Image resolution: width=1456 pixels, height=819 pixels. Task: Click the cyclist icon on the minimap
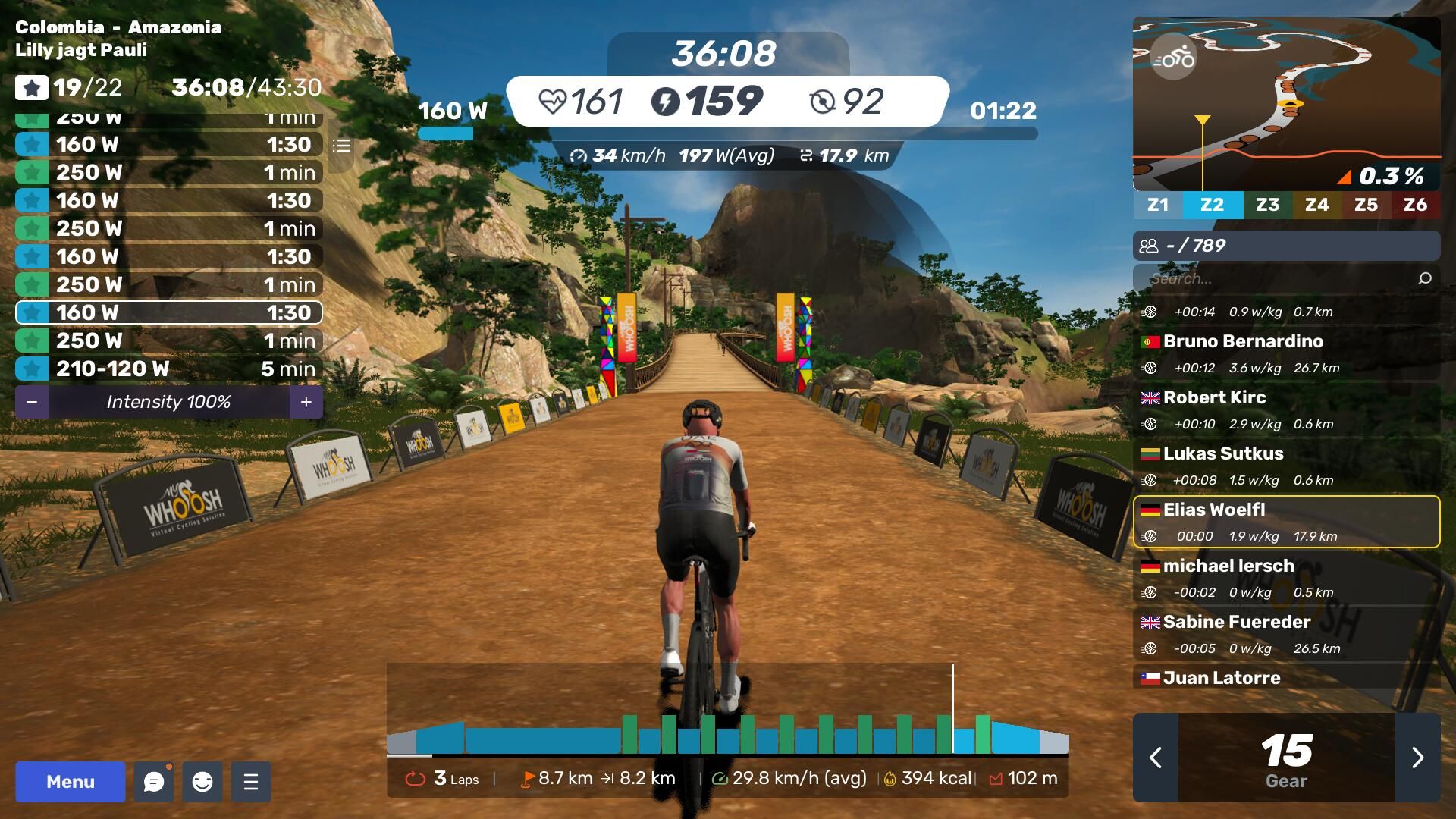click(1173, 58)
